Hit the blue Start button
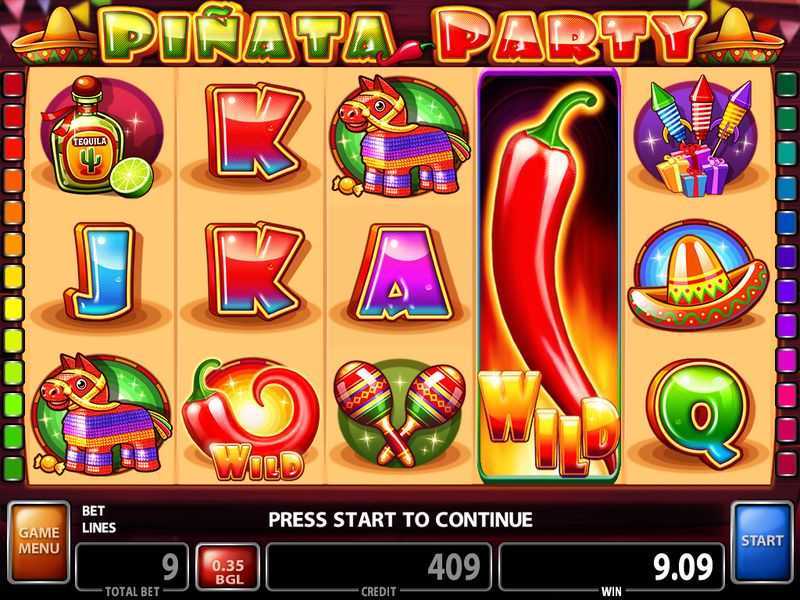The image size is (800, 600). tap(762, 541)
